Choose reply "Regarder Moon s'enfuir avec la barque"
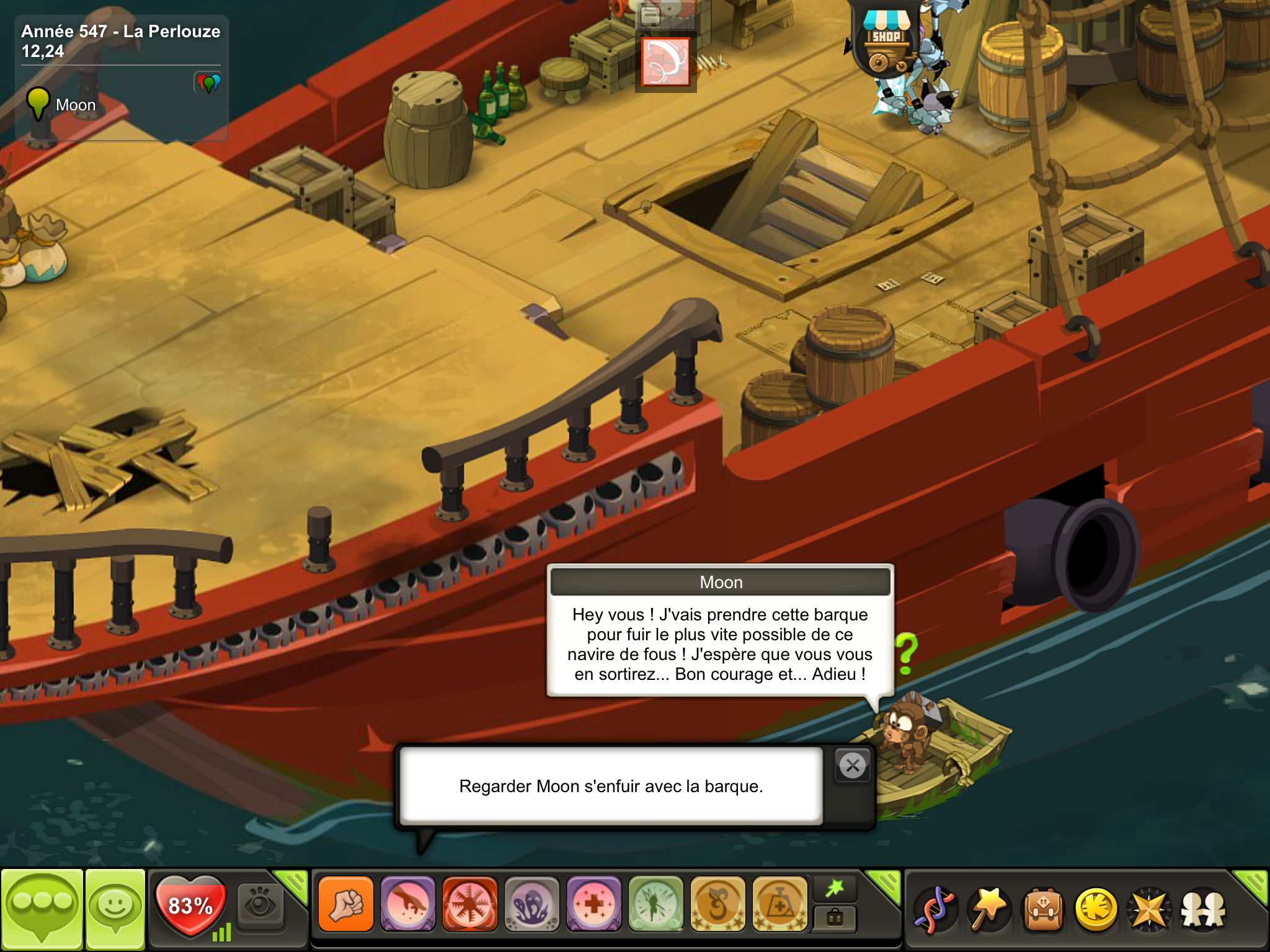Image resolution: width=1270 pixels, height=952 pixels. [x=611, y=786]
